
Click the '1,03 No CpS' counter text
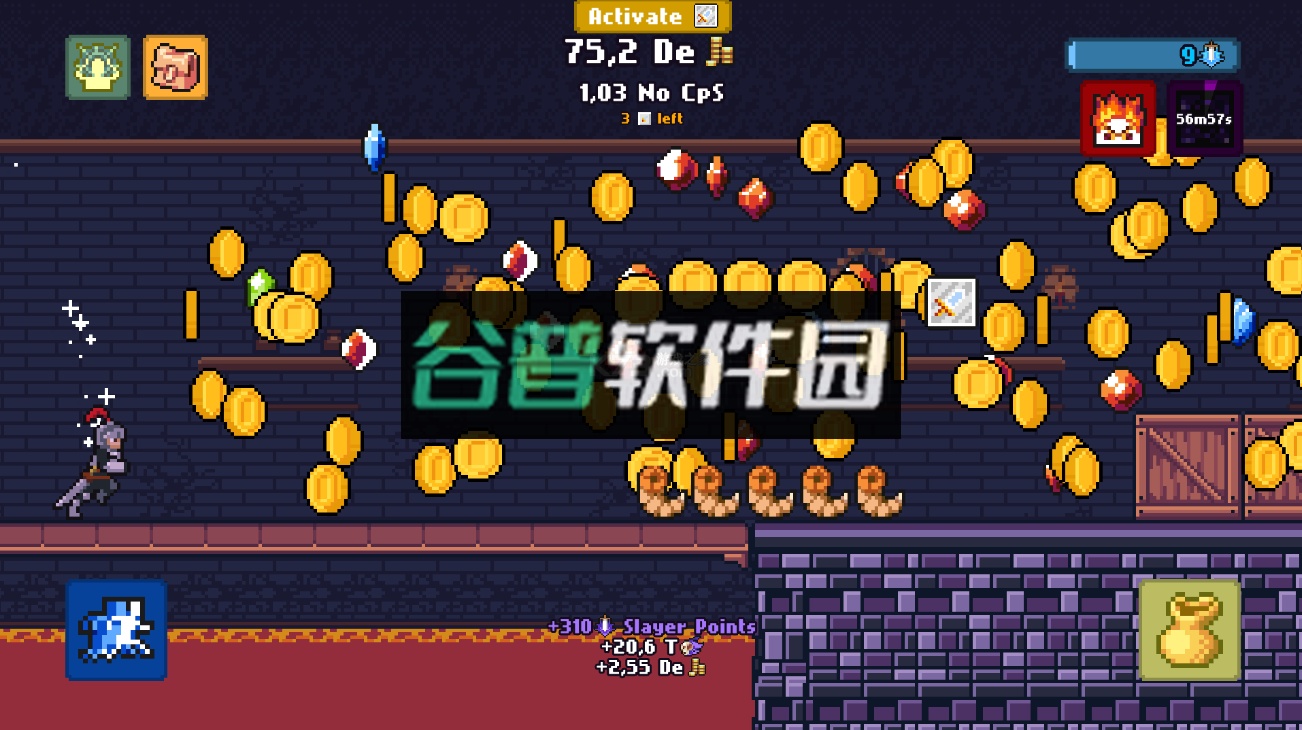[648, 93]
